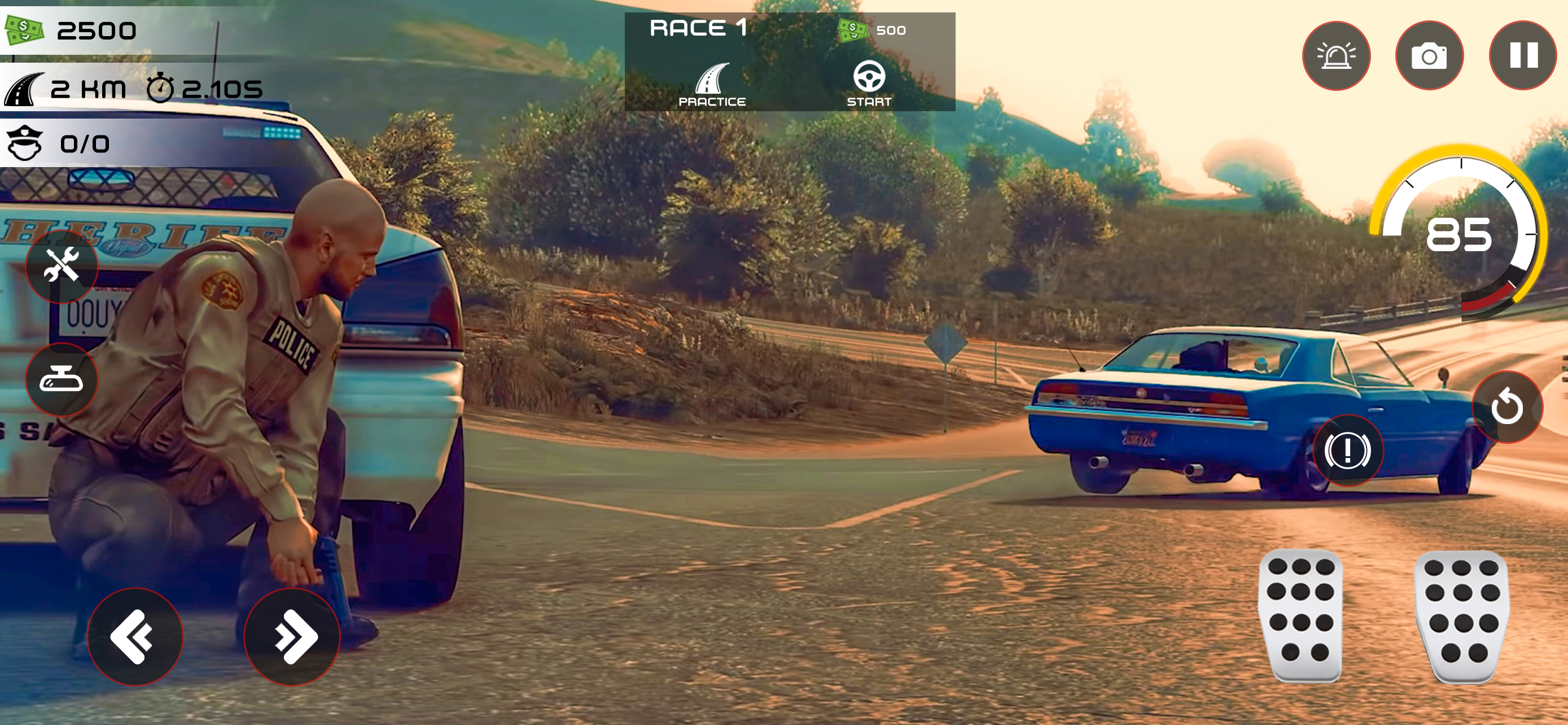Activate the police siren button
This screenshot has height=725, width=1568.
click(1336, 55)
